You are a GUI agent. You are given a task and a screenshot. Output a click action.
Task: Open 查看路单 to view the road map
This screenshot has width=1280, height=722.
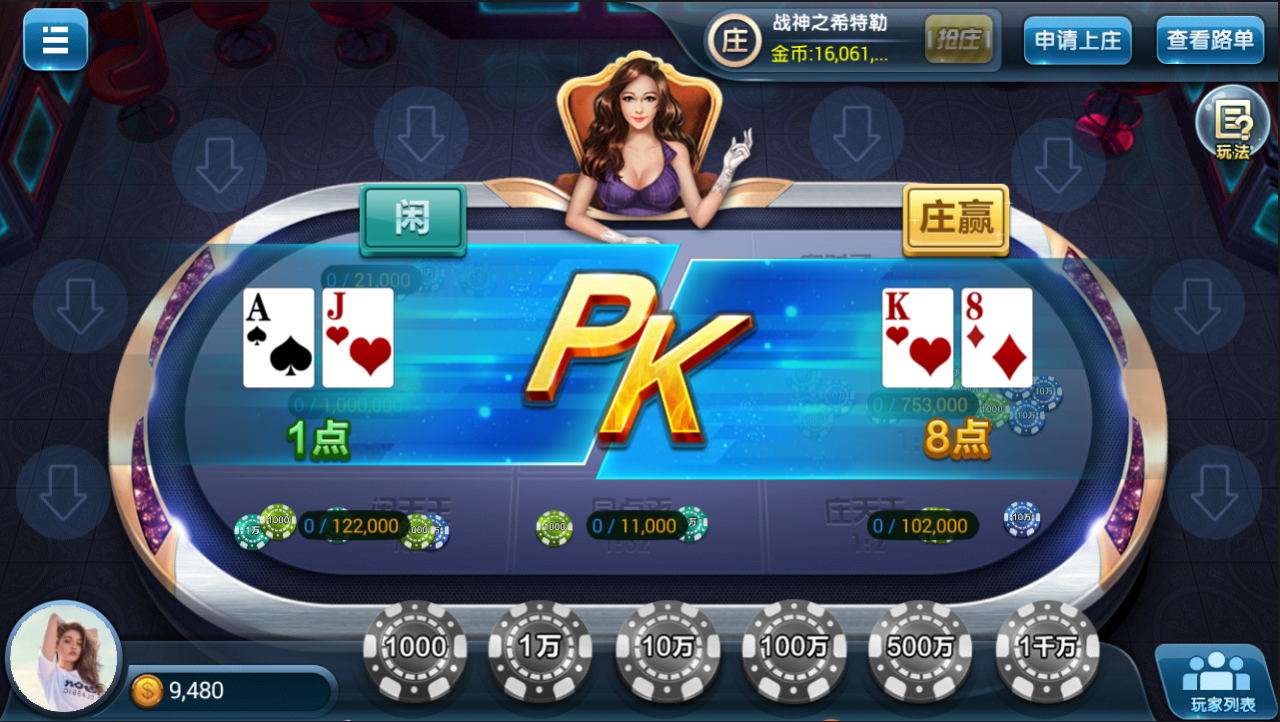(x=1209, y=41)
